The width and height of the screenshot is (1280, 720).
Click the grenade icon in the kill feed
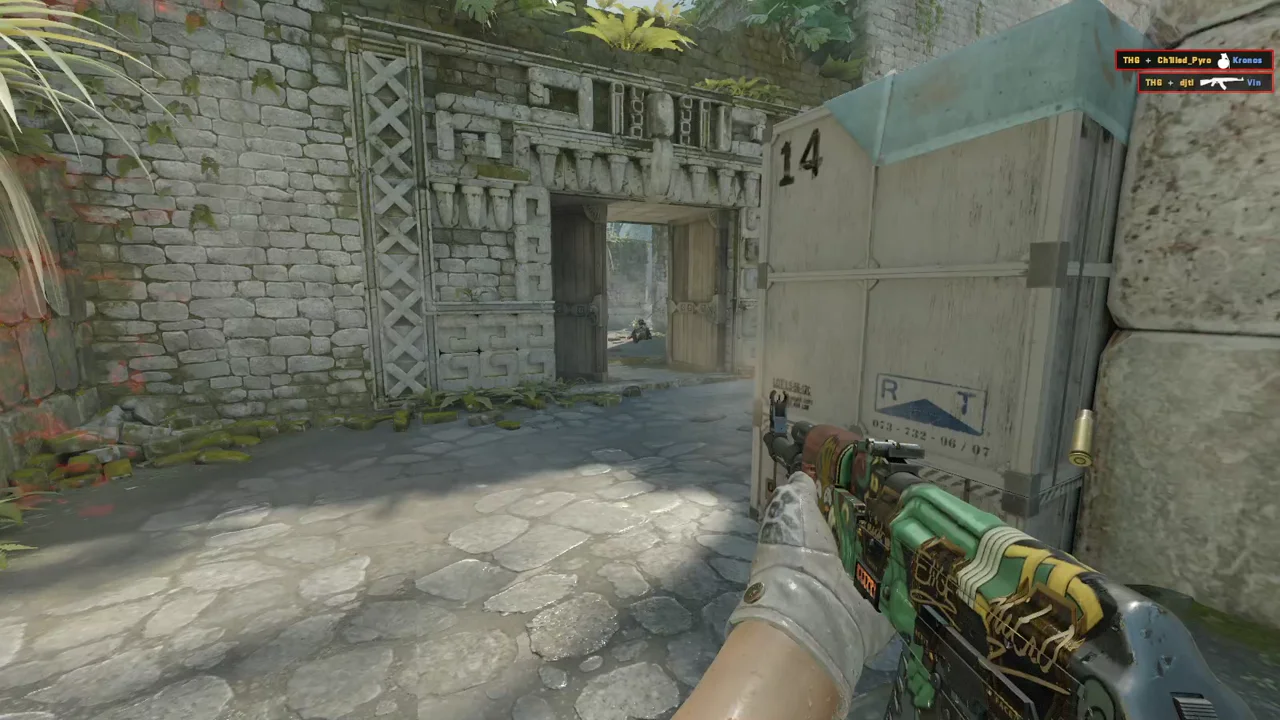(1222, 61)
